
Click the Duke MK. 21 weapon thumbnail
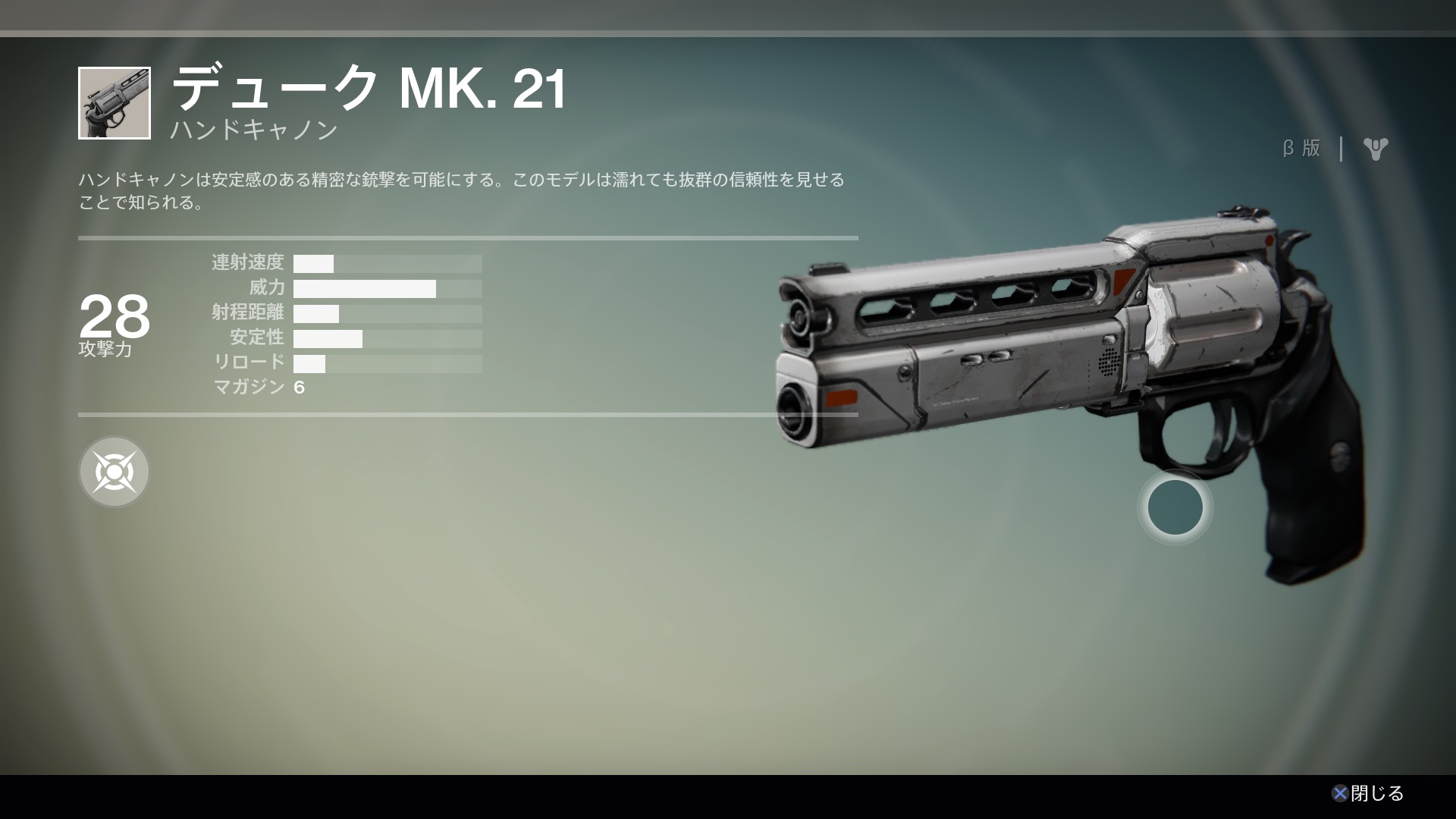tap(115, 103)
